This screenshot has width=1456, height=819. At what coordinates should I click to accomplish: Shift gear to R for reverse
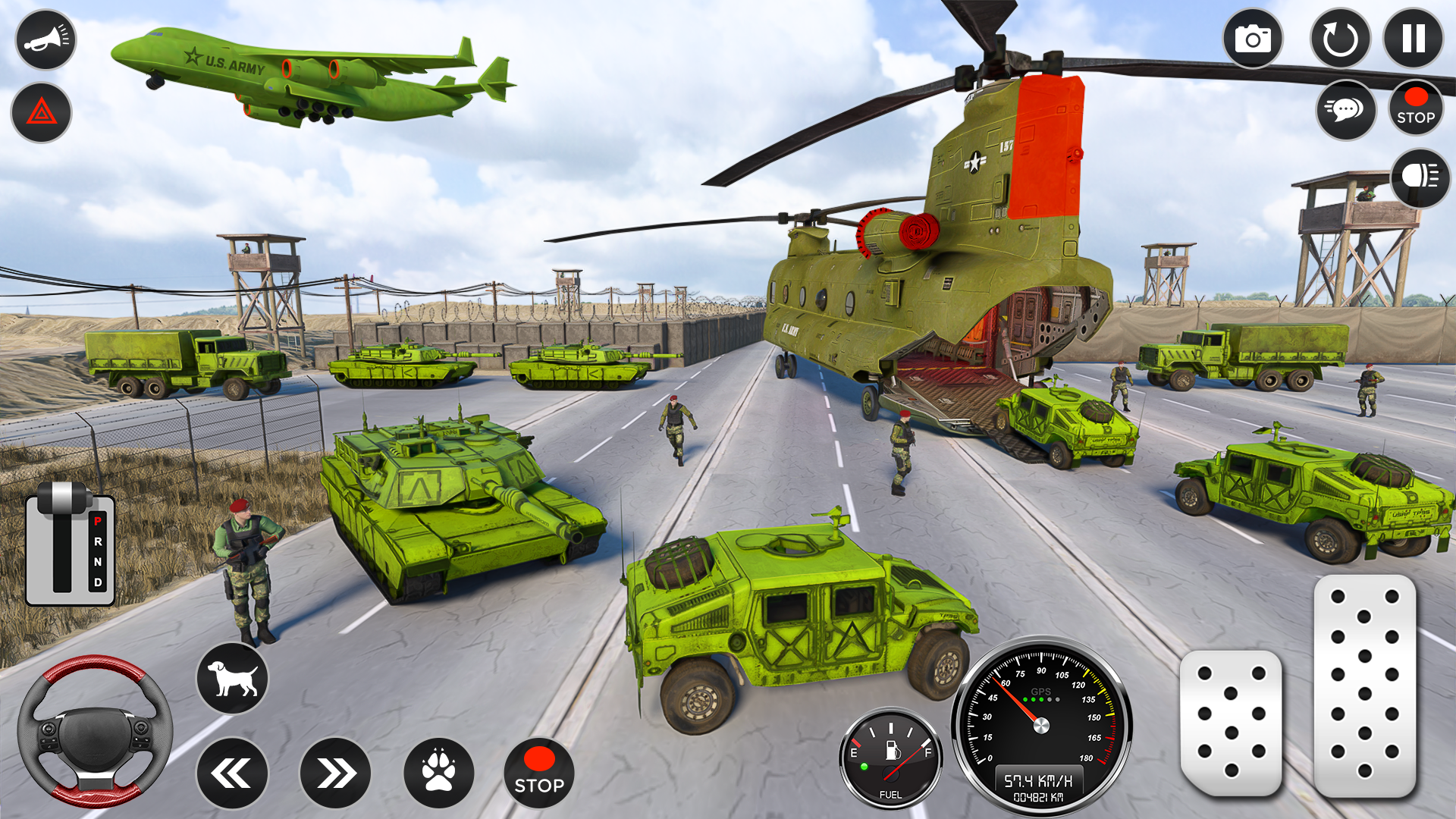(97, 543)
